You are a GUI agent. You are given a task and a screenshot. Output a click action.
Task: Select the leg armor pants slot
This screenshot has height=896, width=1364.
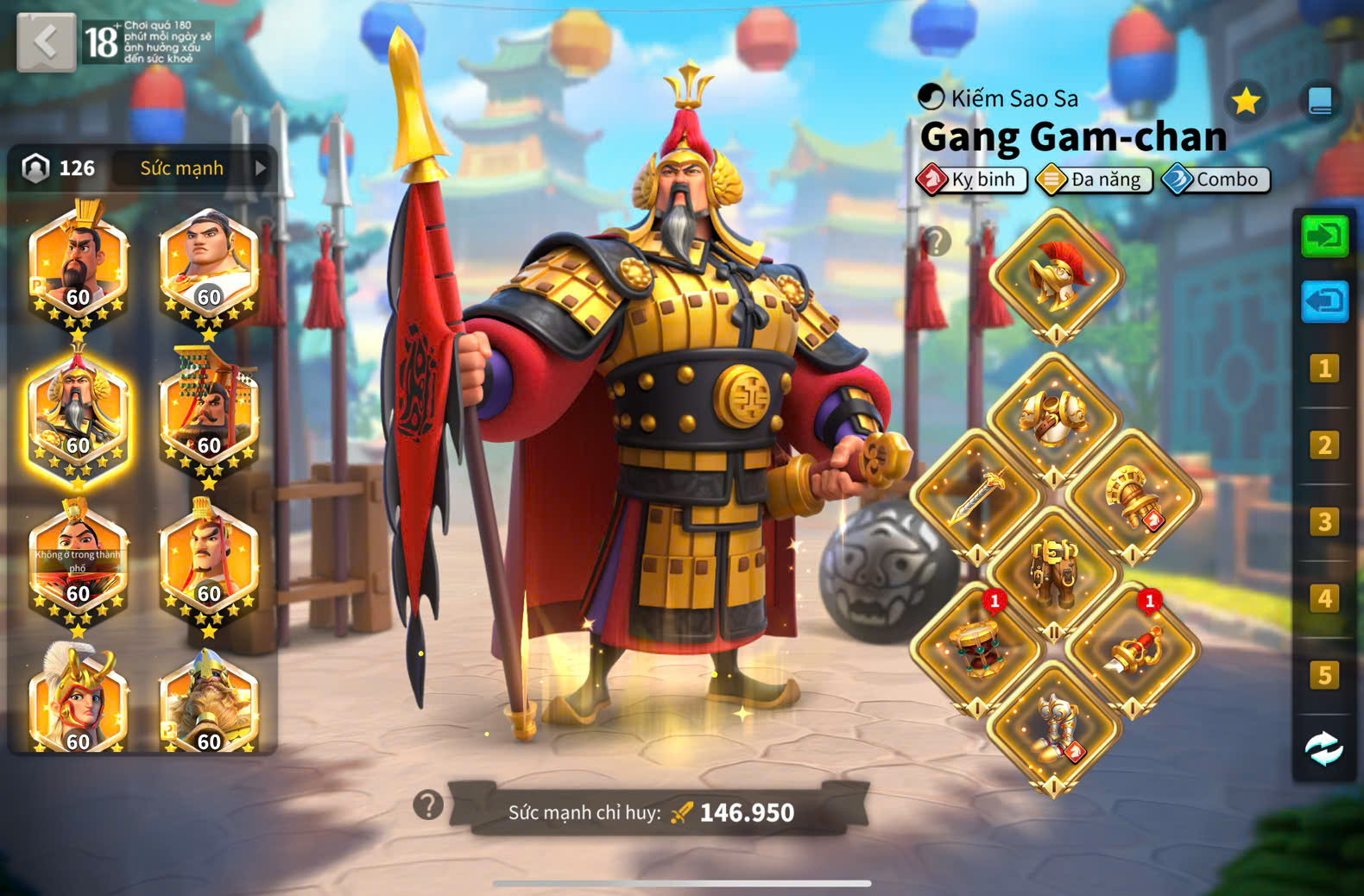pyautogui.click(x=1053, y=571)
